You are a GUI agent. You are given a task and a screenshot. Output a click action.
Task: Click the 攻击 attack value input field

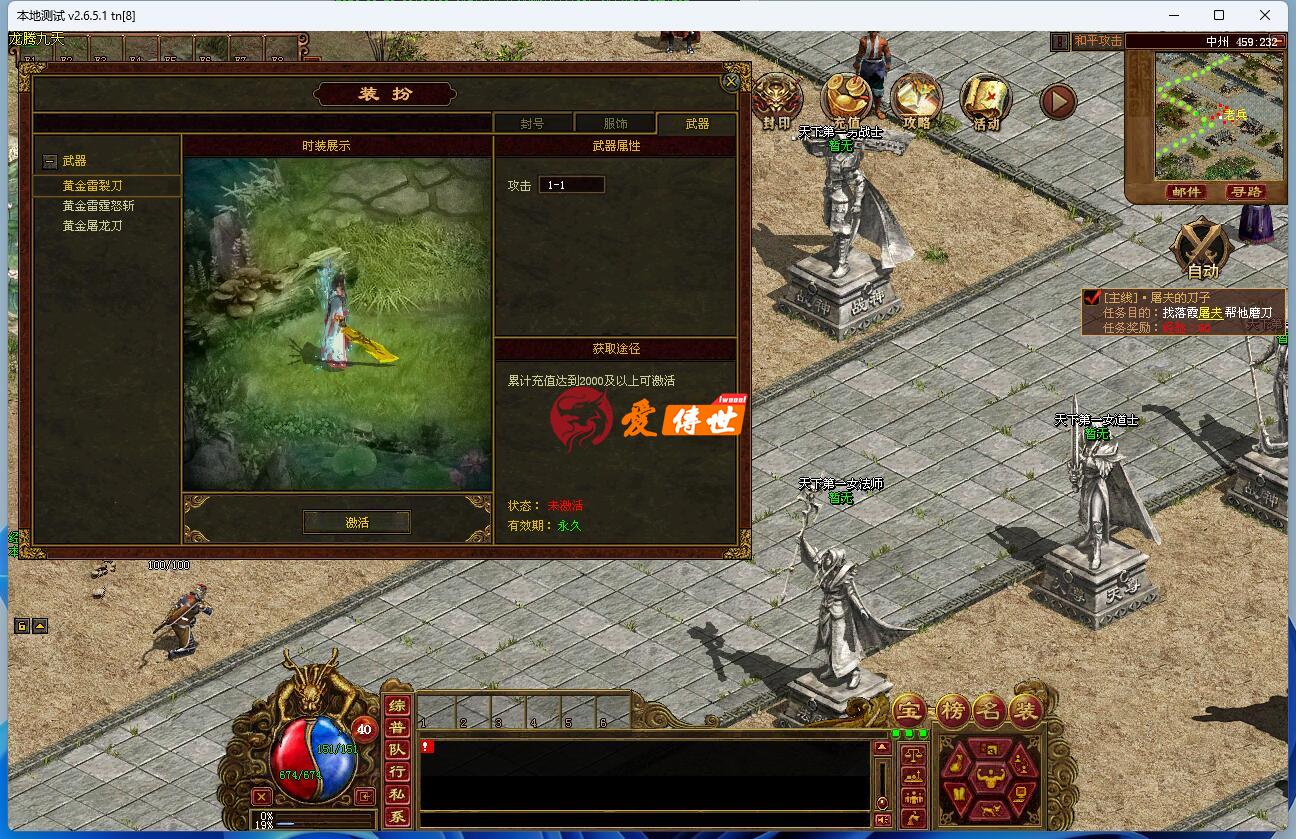(572, 184)
